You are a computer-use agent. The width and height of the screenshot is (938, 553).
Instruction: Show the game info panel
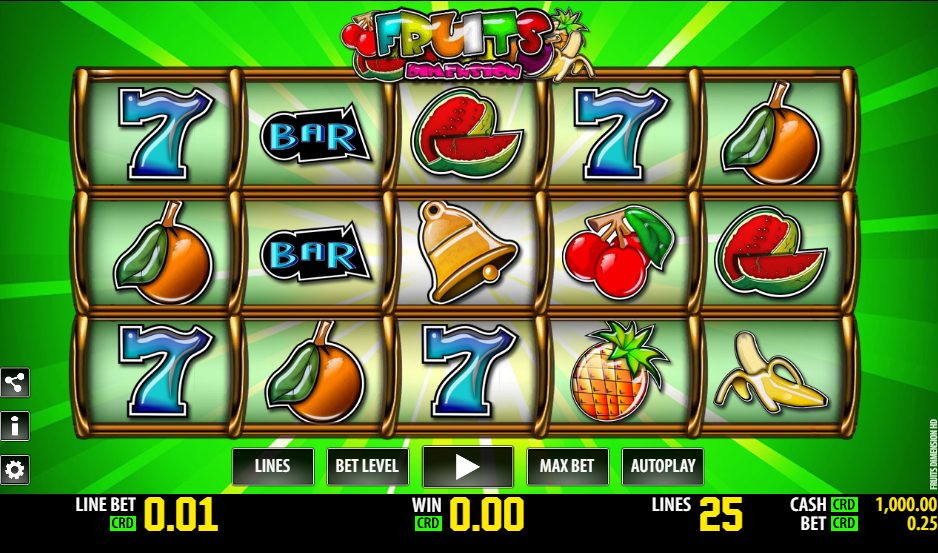click(x=15, y=426)
